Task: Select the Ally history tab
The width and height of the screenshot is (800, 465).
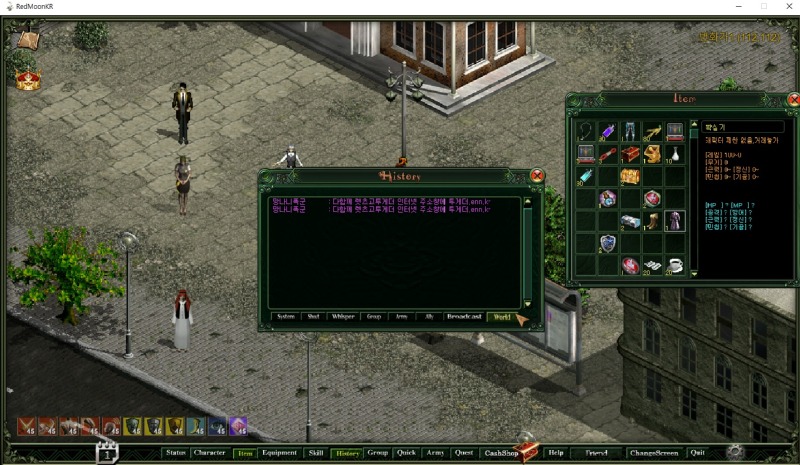Action: (x=429, y=317)
